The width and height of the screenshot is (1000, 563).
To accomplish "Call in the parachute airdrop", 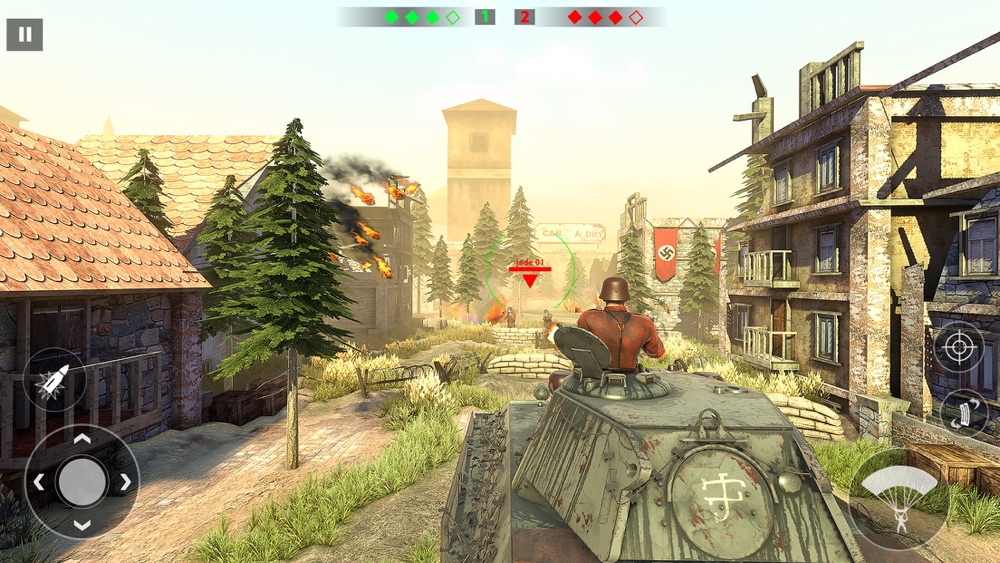I will [899, 496].
